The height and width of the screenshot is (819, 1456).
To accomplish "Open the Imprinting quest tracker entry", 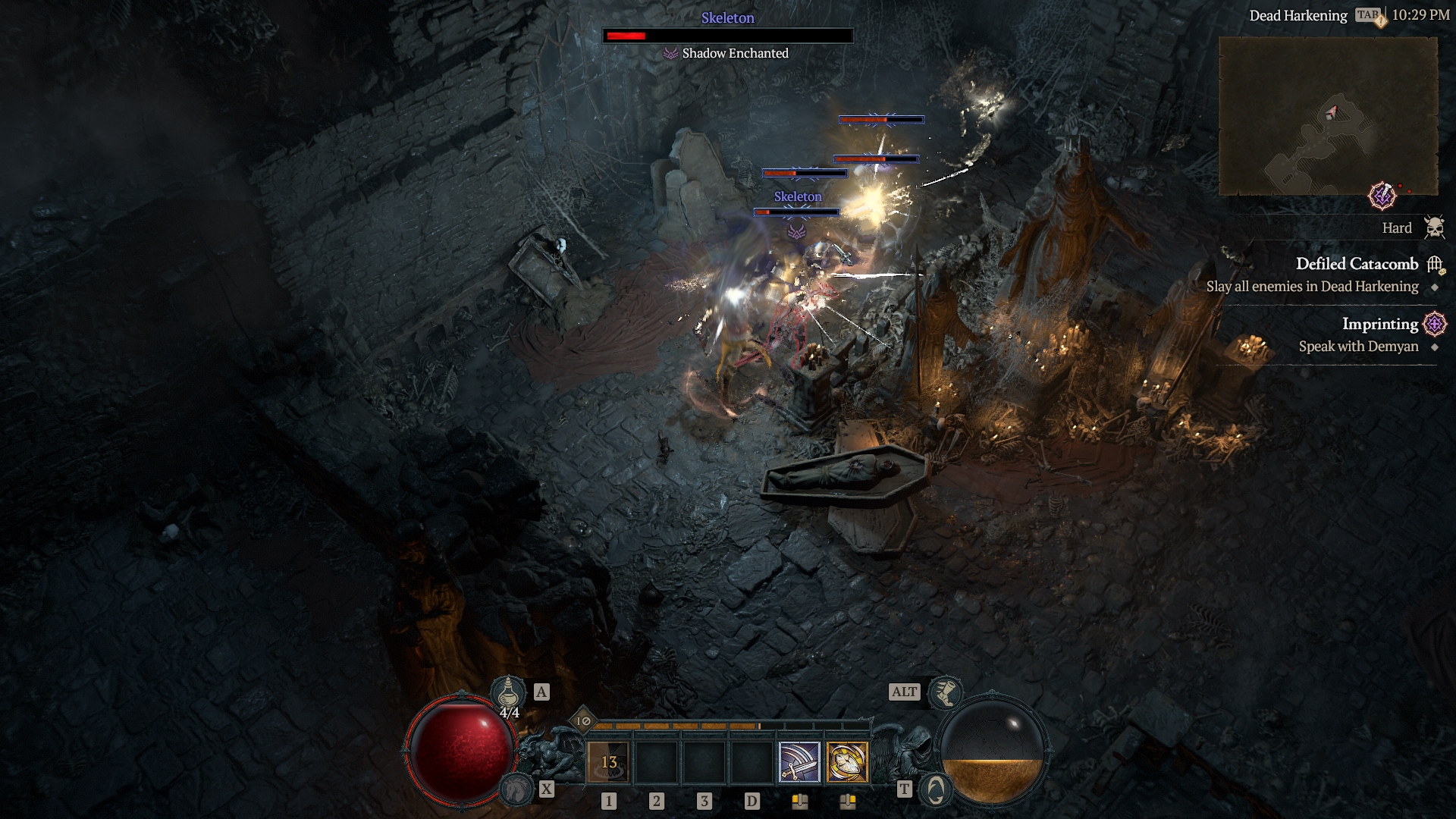I will click(1379, 324).
